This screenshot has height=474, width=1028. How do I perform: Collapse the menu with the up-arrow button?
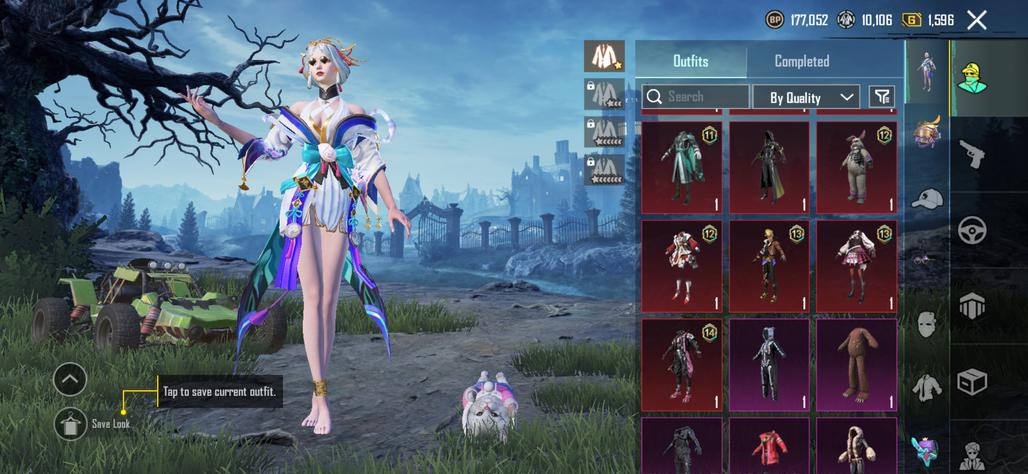70,379
